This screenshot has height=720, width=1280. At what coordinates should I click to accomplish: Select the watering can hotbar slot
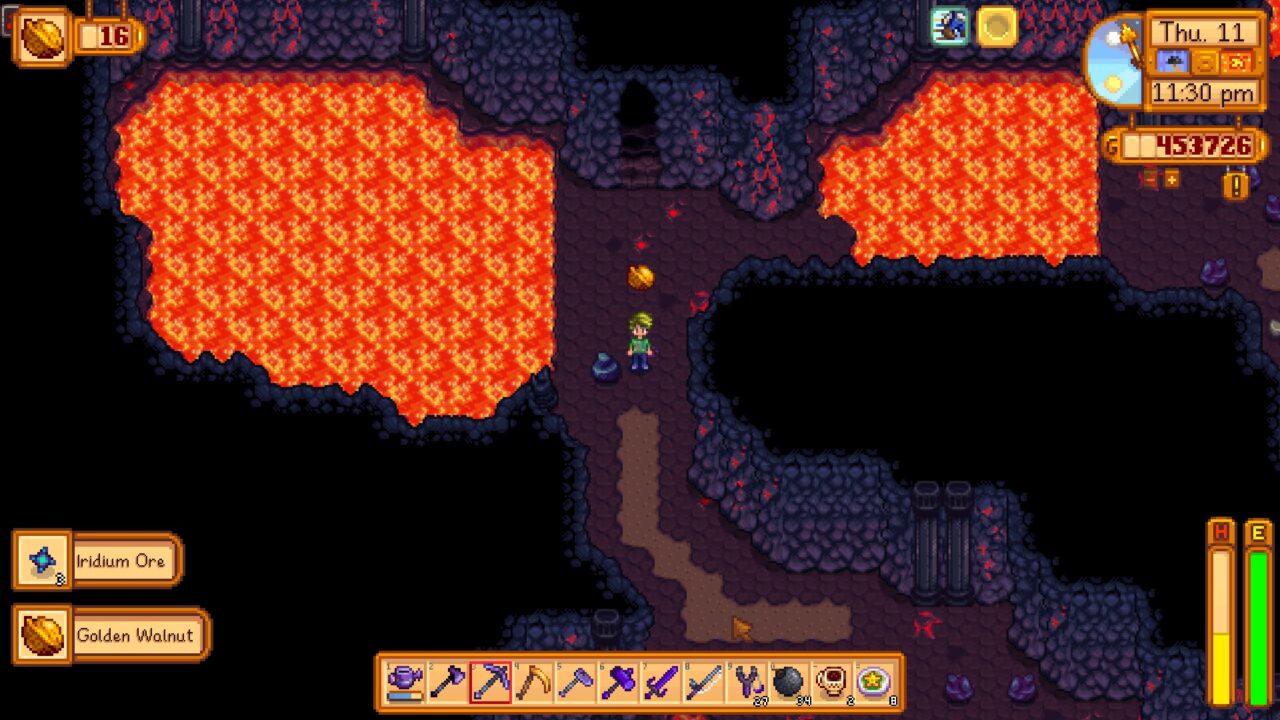click(x=404, y=683)
